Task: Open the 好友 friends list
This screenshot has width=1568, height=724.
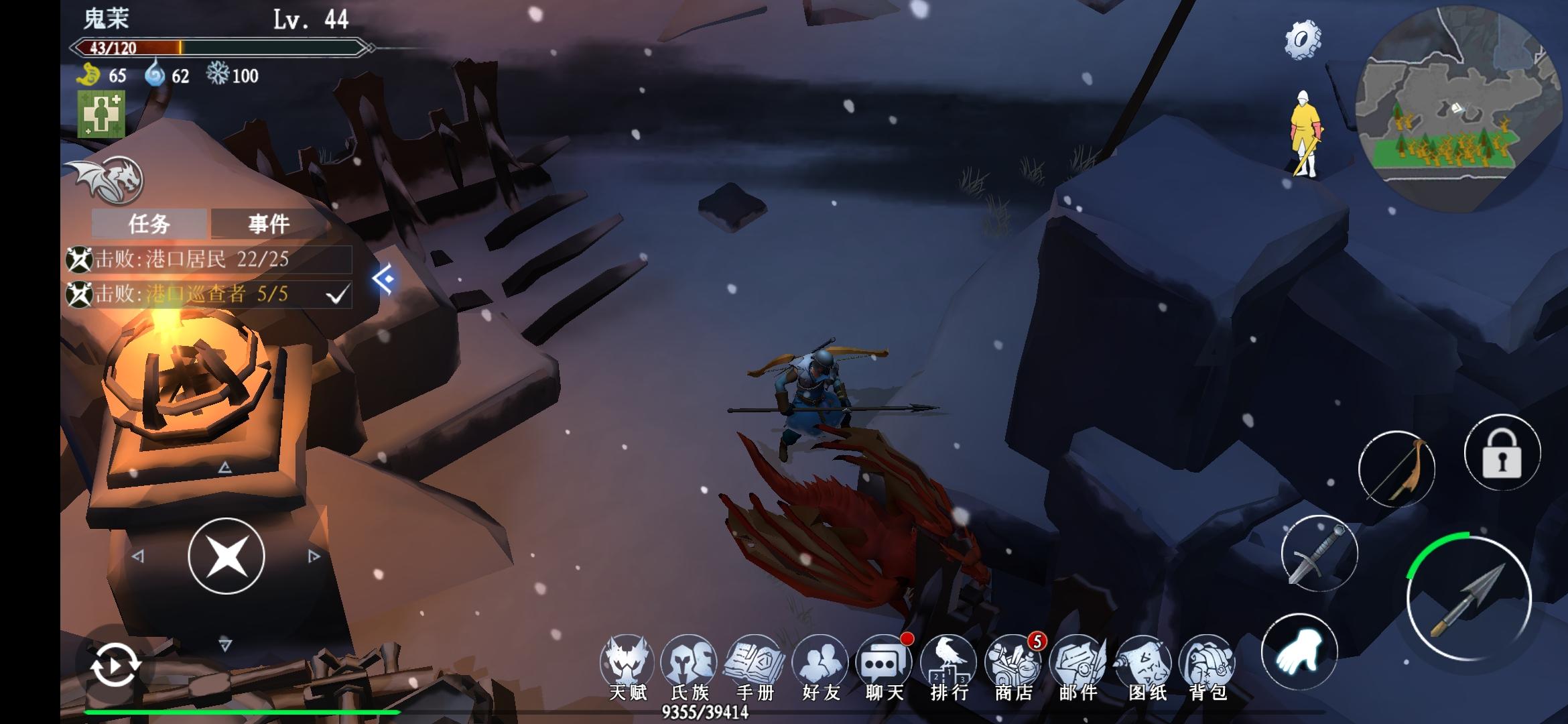Action: tap(821, 665)
